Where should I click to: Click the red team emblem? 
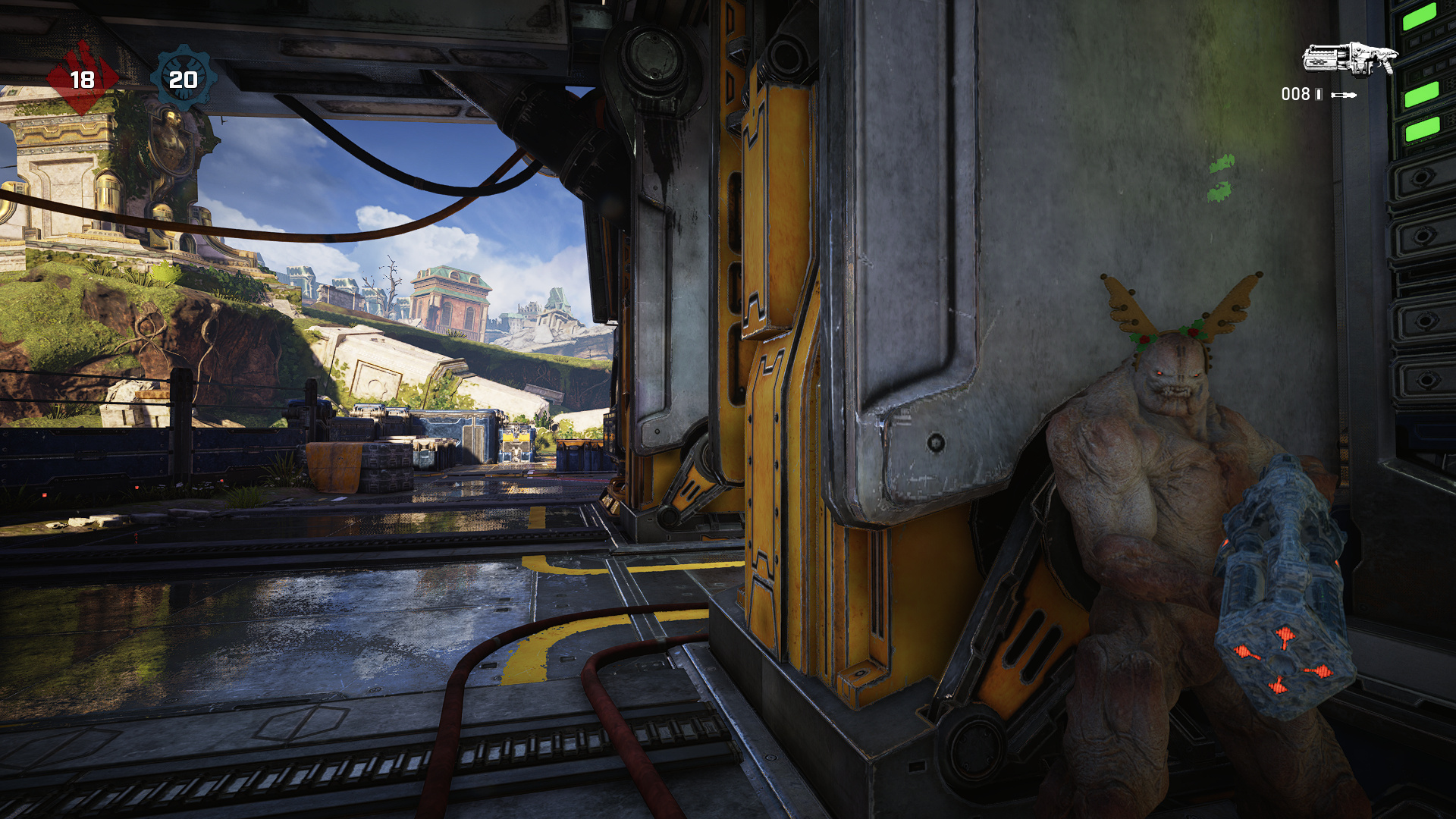(82, 79)
